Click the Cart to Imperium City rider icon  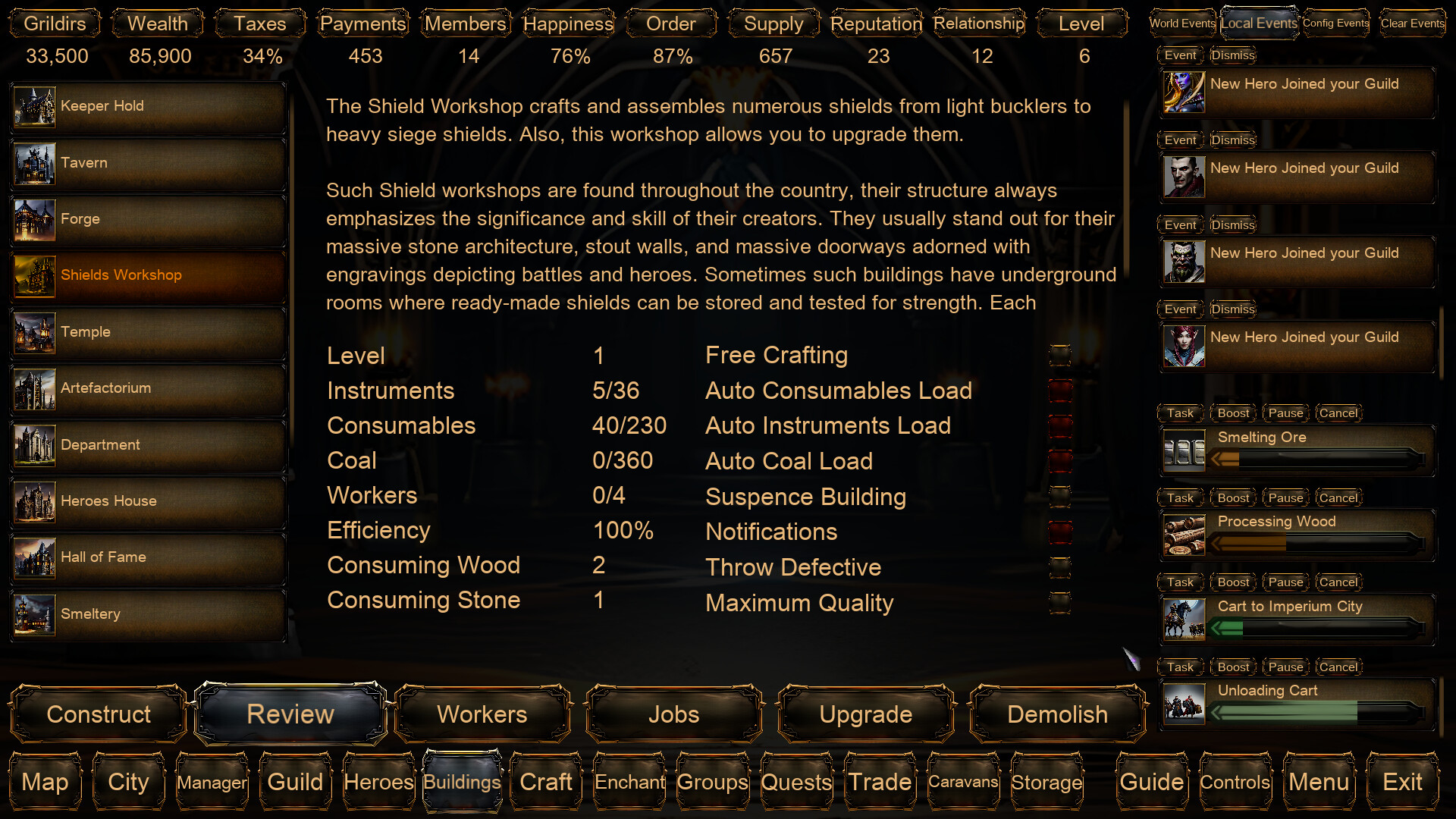[1184, 619]
